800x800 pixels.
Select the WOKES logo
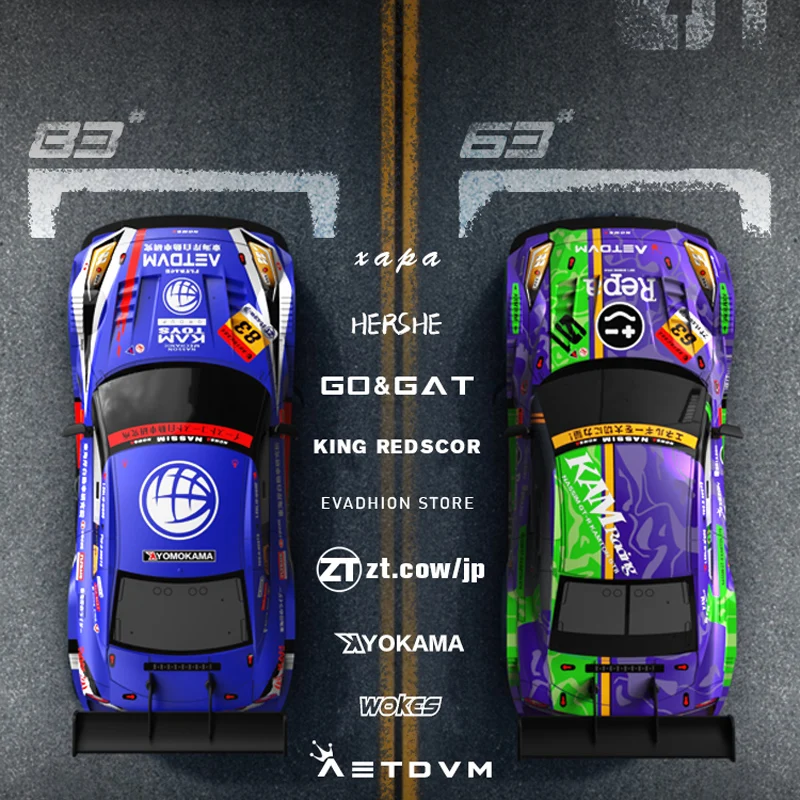coord(400,707)
